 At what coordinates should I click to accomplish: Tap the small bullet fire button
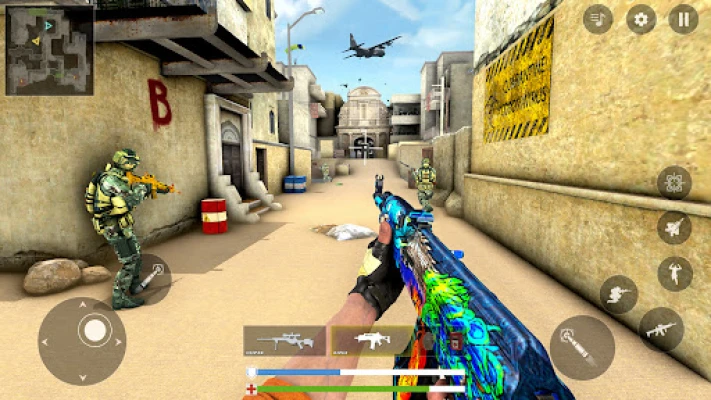[x=149, y=279]
